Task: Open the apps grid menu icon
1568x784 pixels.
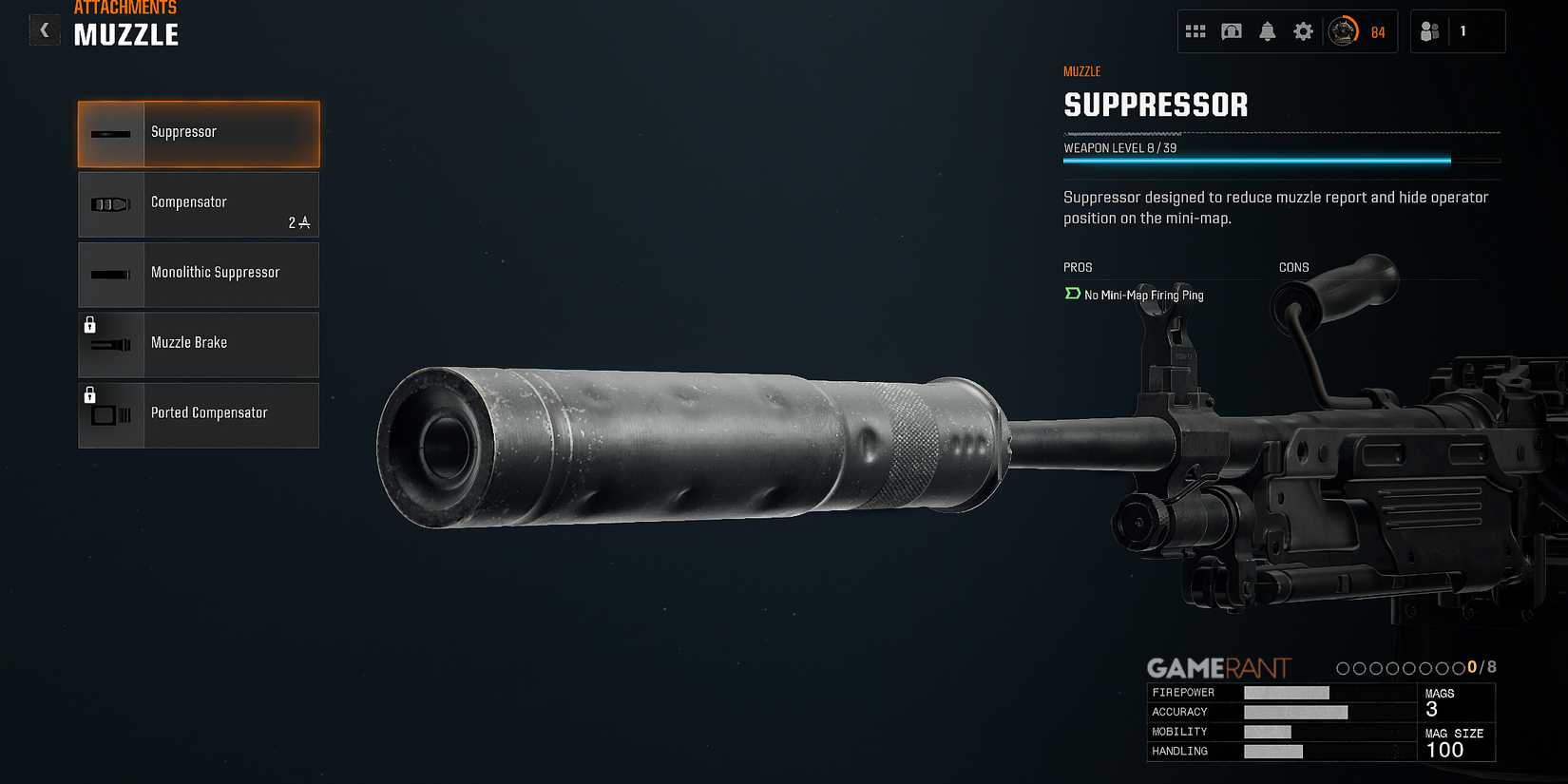Action: 1195,31
